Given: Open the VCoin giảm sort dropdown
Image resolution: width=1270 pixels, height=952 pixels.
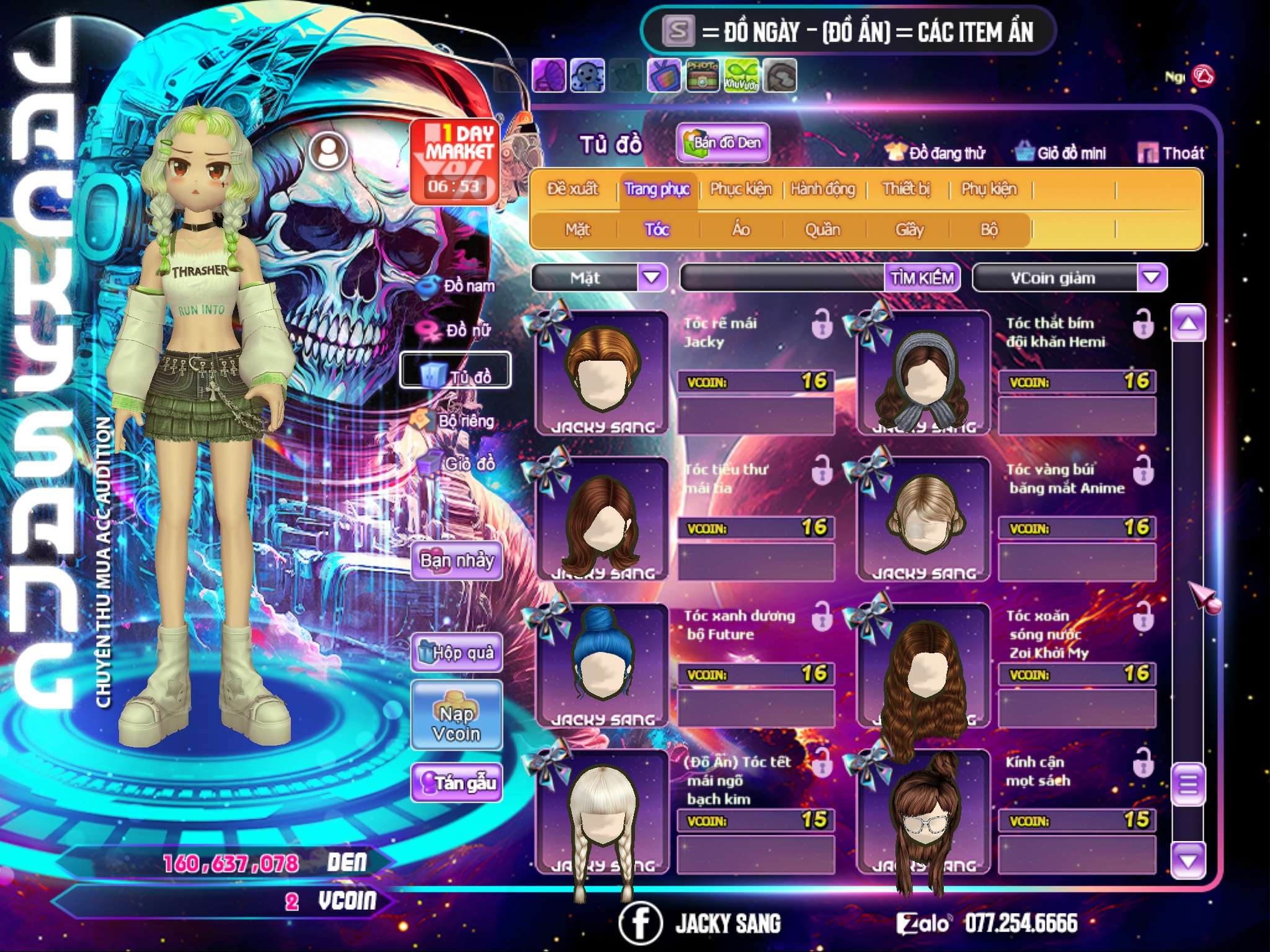Looking at the screenshot, I should coord(1151,277).
